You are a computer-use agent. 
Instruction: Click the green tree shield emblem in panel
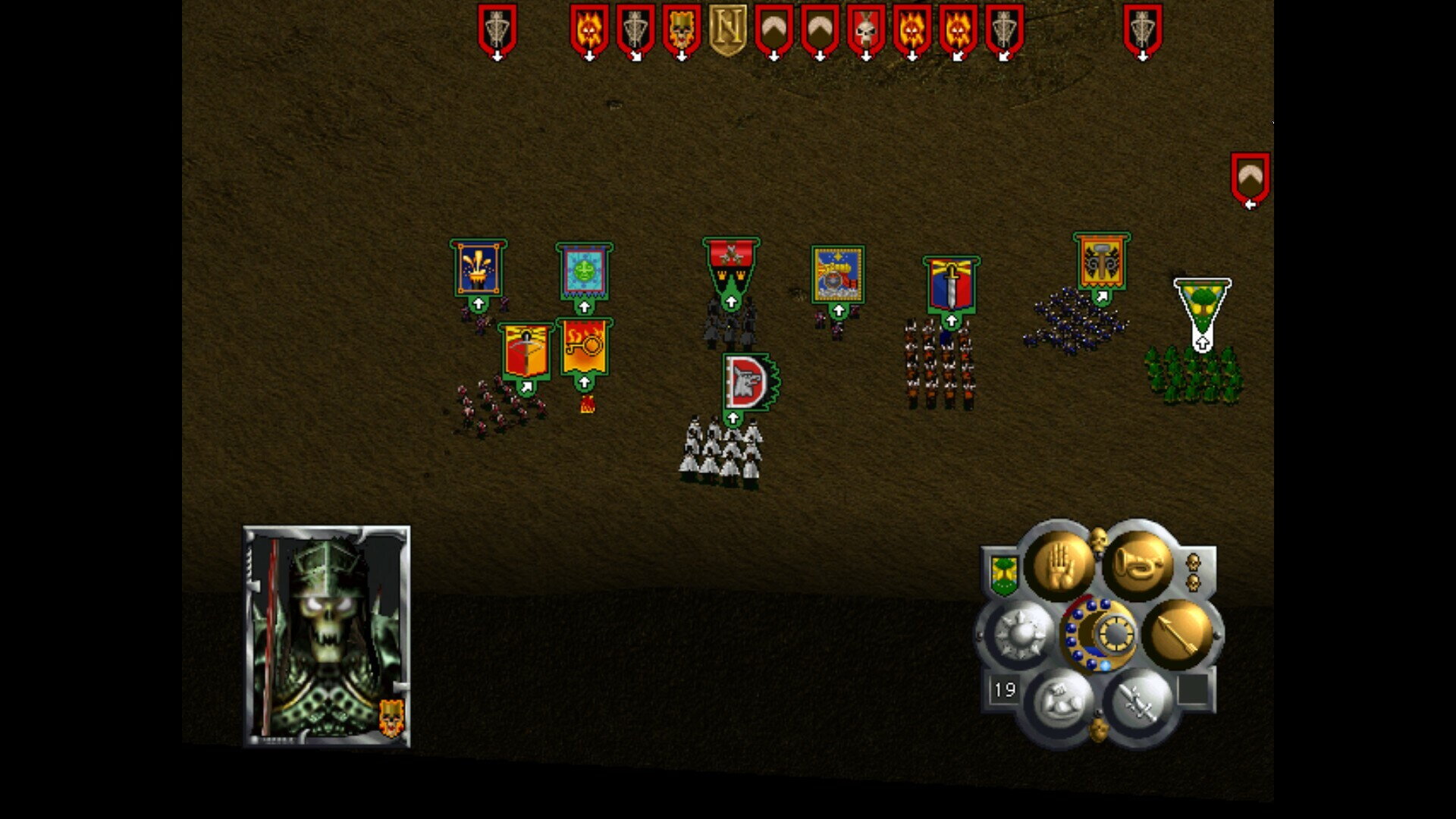click(1003, 575)
